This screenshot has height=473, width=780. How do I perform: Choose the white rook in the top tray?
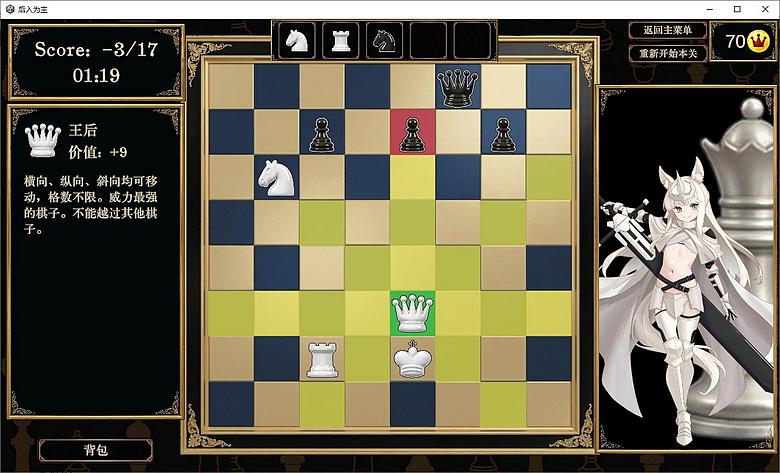(340, 41)
